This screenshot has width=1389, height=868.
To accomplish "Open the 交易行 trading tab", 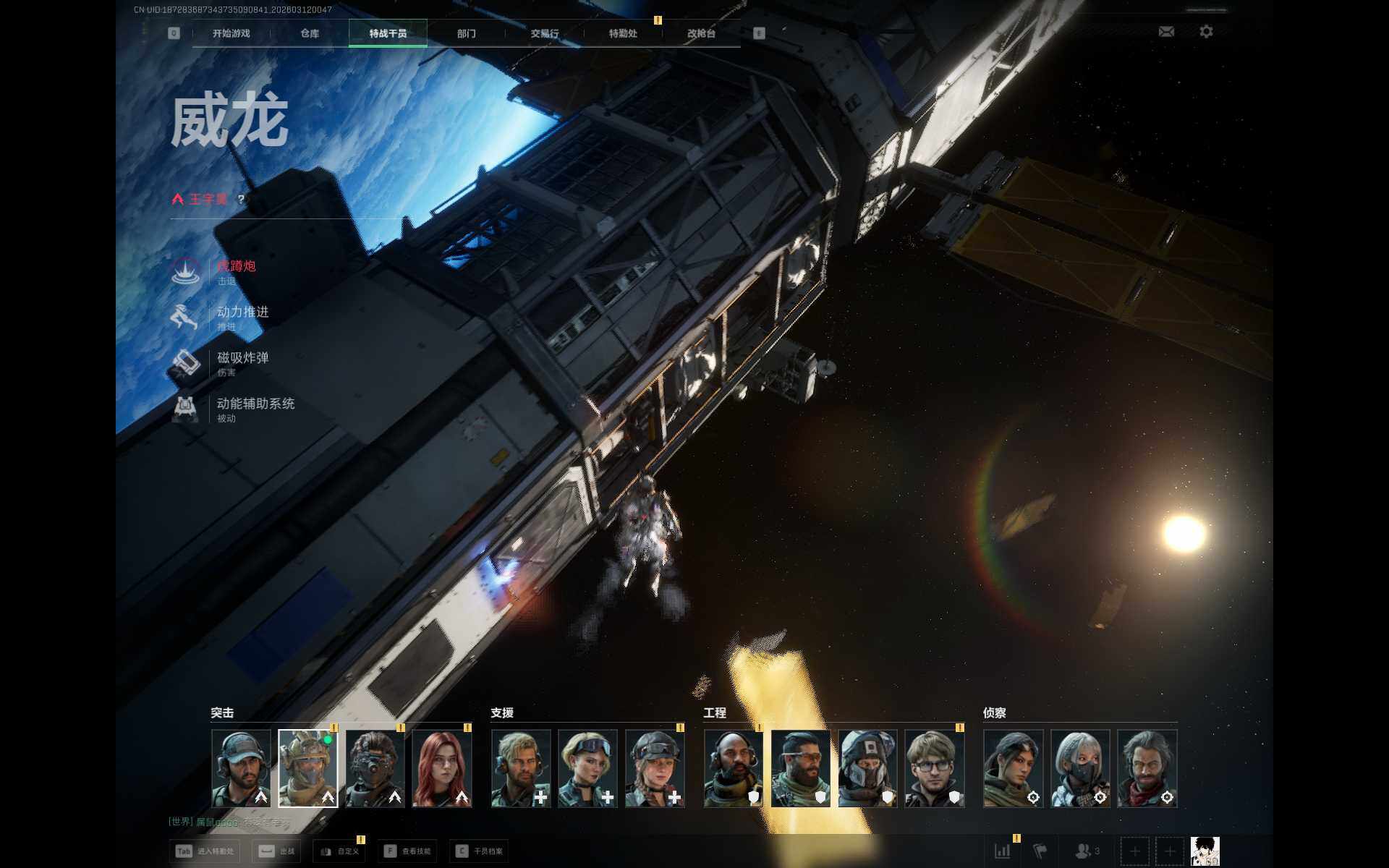I will (545, 33).
